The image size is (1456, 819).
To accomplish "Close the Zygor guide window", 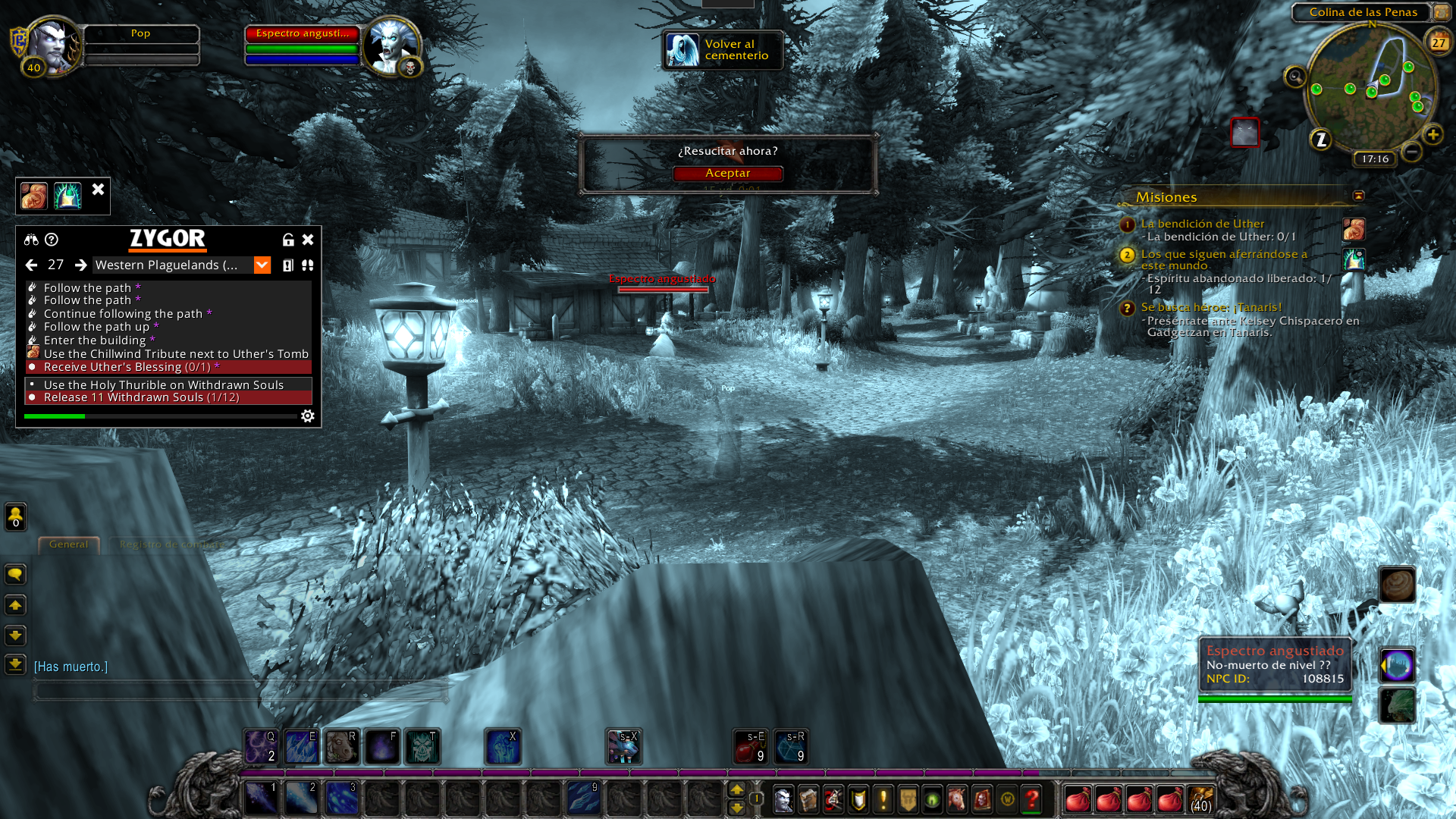I will tap(308, 240).
